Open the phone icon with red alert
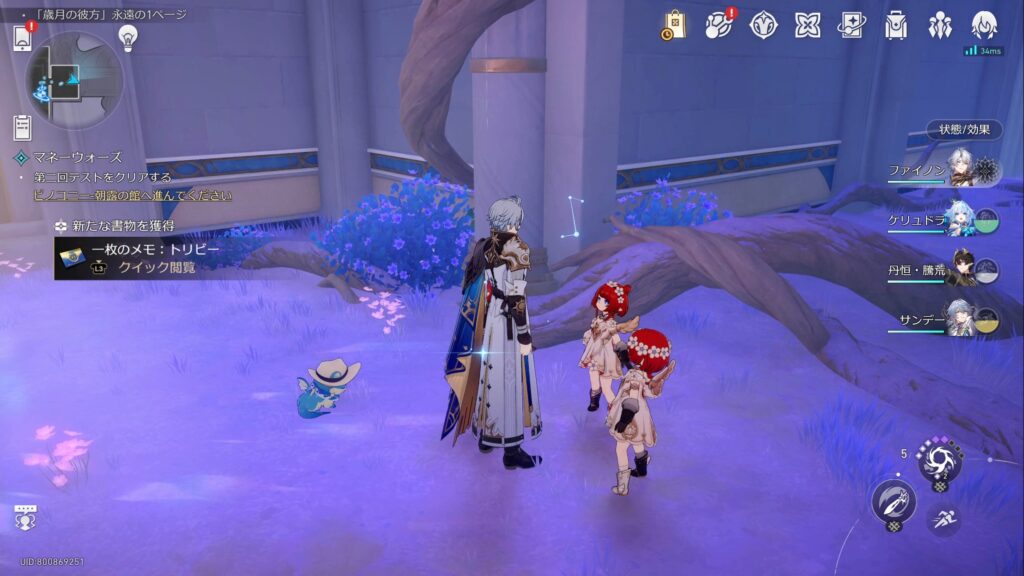 [23, 37]
